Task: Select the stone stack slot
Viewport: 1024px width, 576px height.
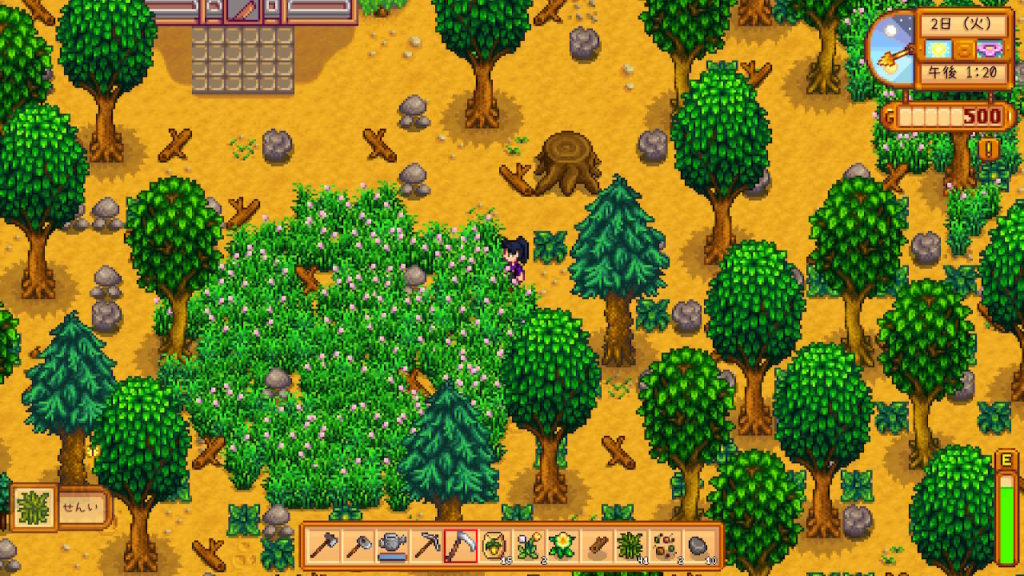Action: tap(698, 547)
